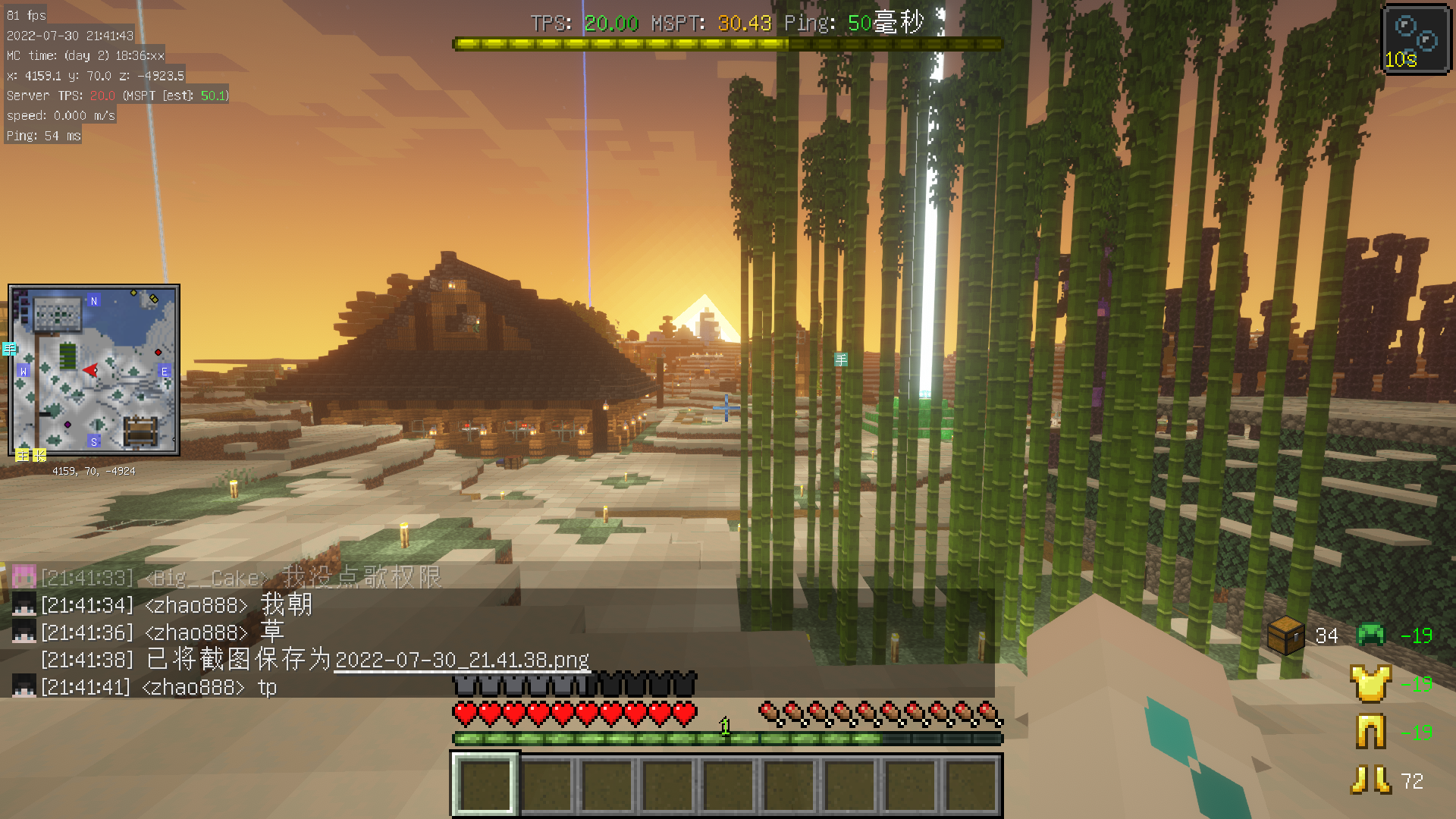Select the golden chestplate armor icon
The height and width of the screenshot is (819, 1456).
tap(1370, 683)
